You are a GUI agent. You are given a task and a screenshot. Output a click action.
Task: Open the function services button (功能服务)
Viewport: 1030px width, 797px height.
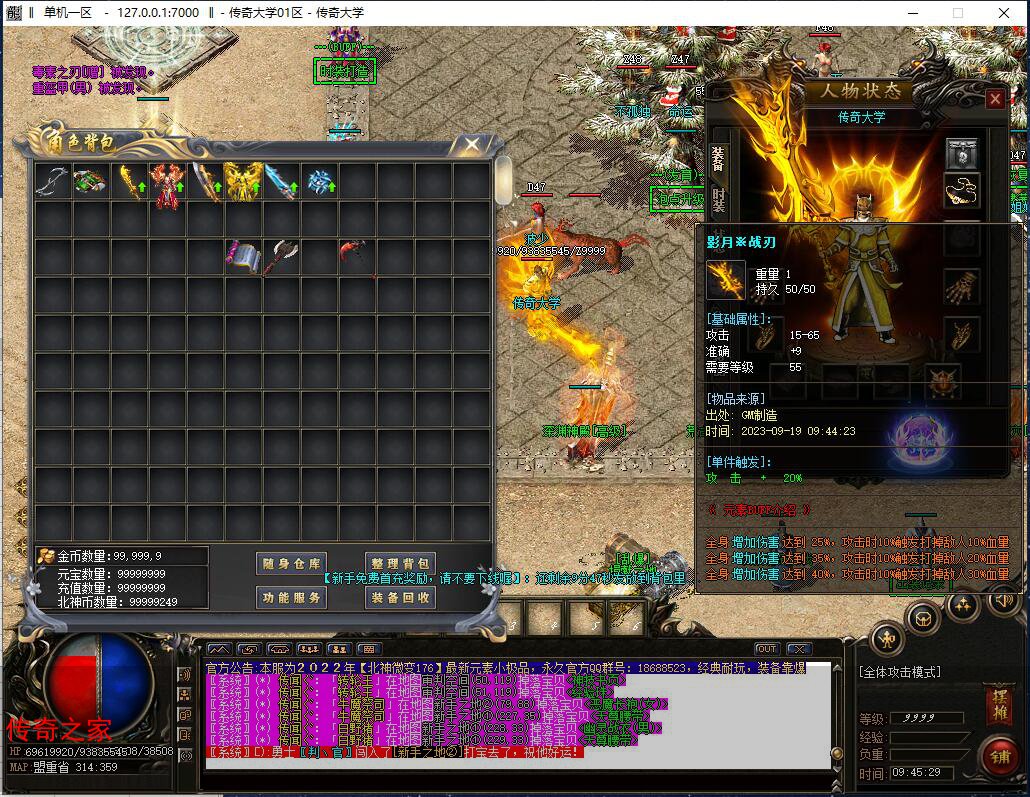[x=291, y=598]
